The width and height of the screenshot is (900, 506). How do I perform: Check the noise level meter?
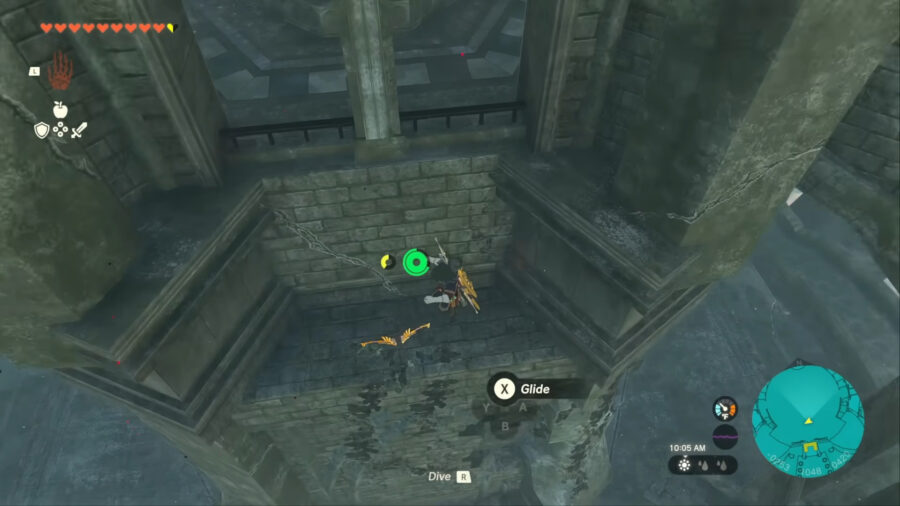pos(725,437)
